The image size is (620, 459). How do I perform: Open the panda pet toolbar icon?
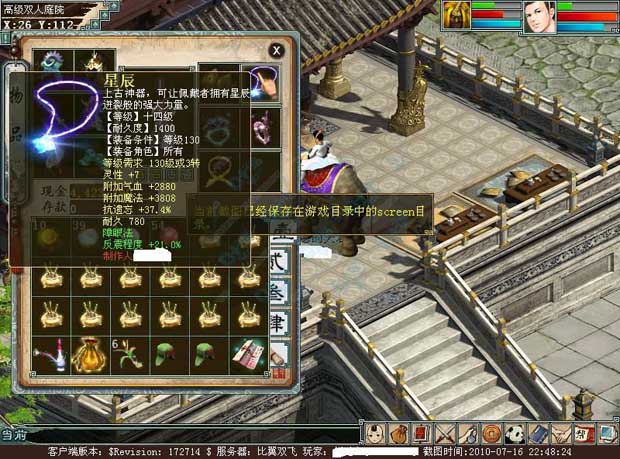[x=514, y=434]
